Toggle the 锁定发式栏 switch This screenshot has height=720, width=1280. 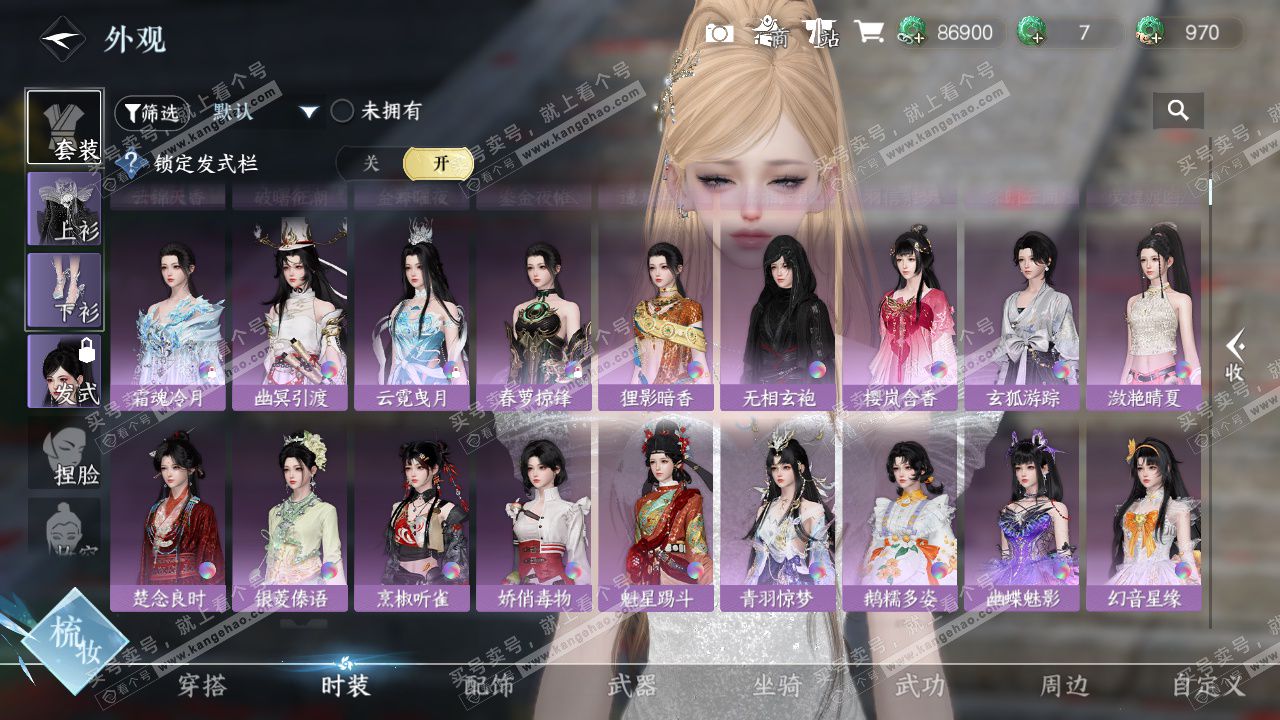click(x=405, y=164)
